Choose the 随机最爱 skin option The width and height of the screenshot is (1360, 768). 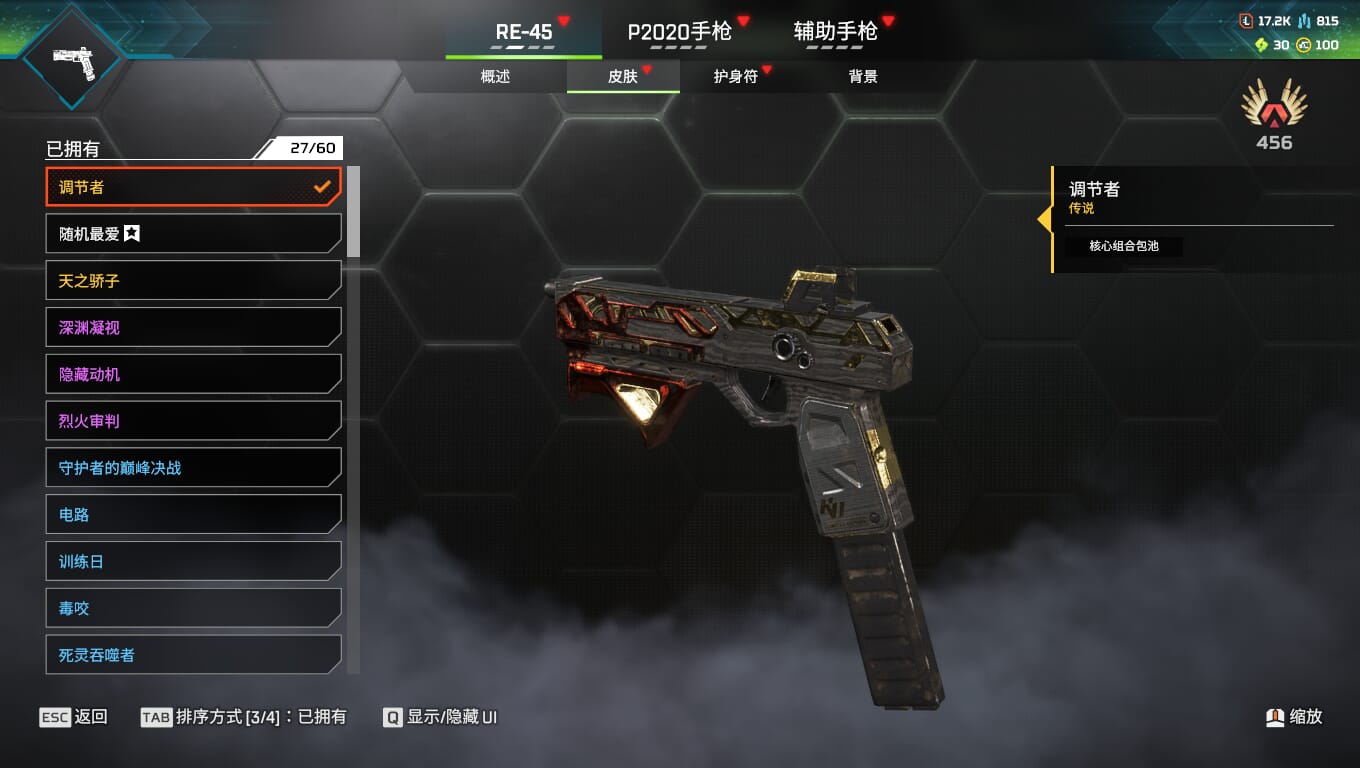[193, 234]
